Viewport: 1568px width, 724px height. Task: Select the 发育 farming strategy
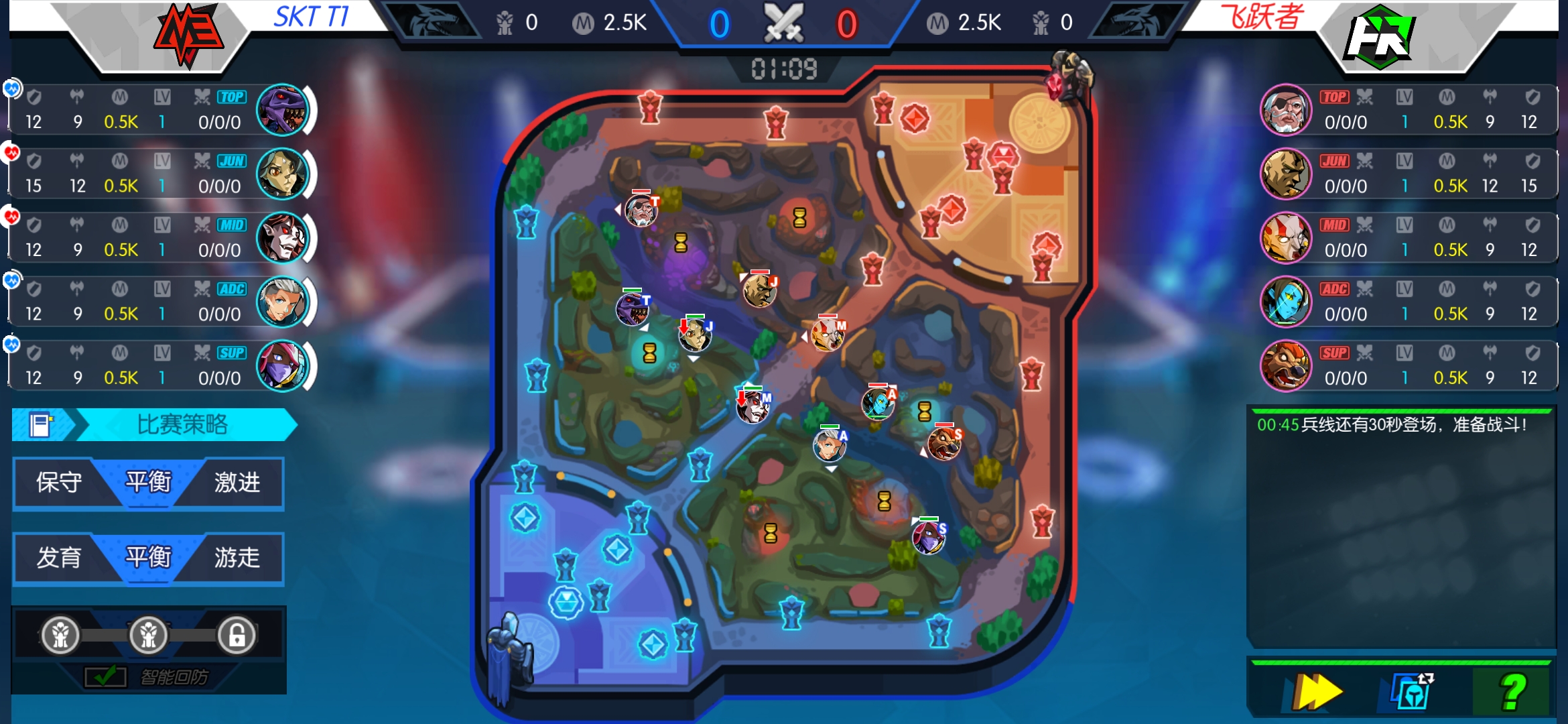(59, 558)
